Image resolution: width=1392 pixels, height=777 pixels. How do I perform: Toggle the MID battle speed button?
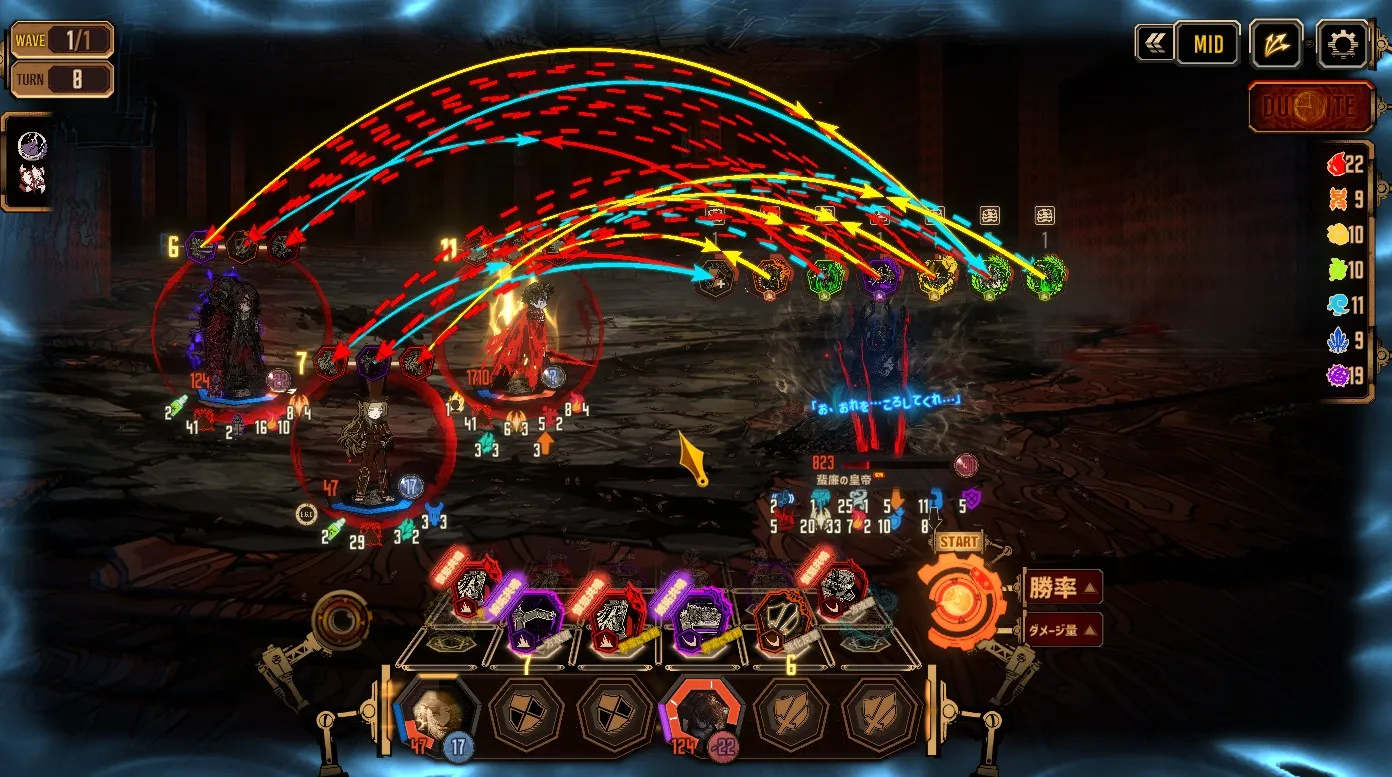[1207, 45]
